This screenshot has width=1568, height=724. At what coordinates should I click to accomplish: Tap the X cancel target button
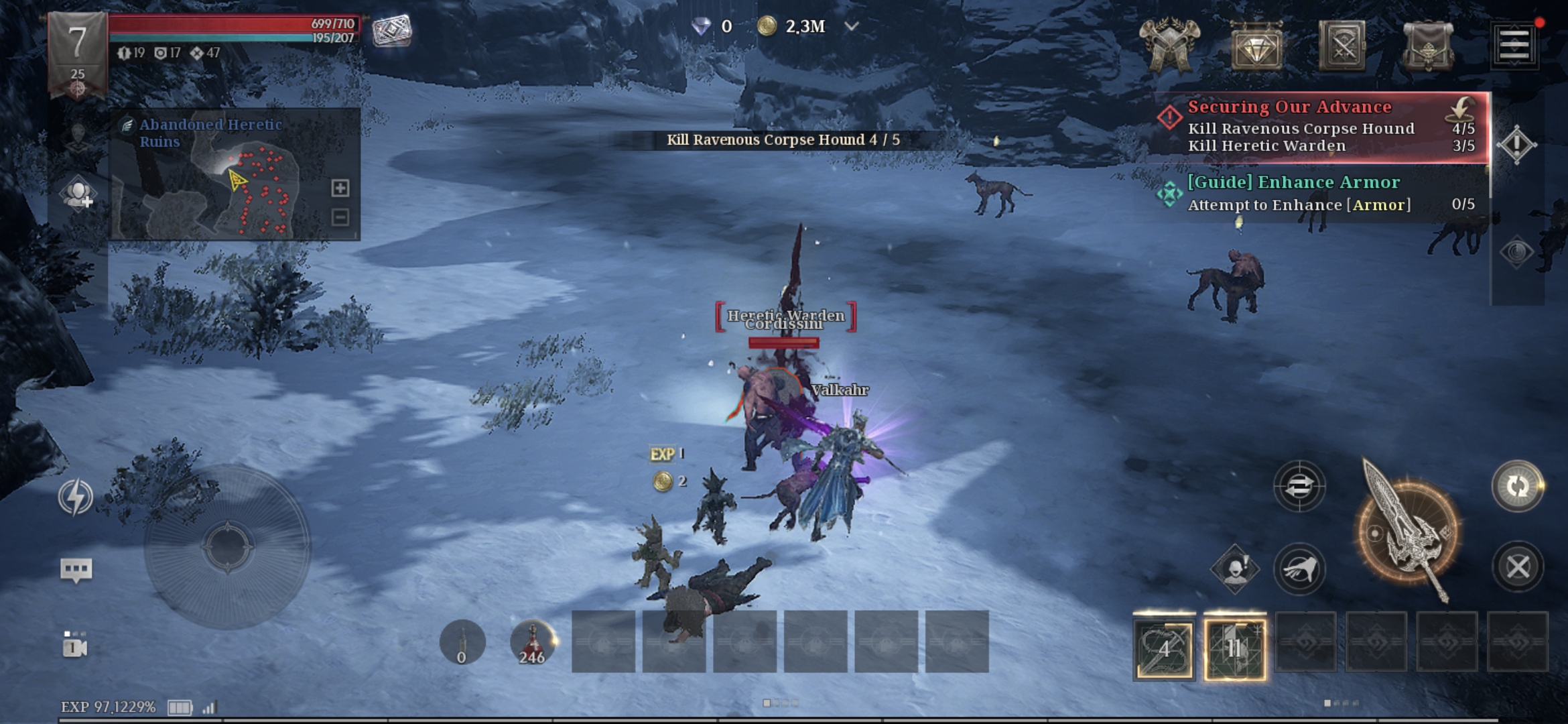[1518, 567]
